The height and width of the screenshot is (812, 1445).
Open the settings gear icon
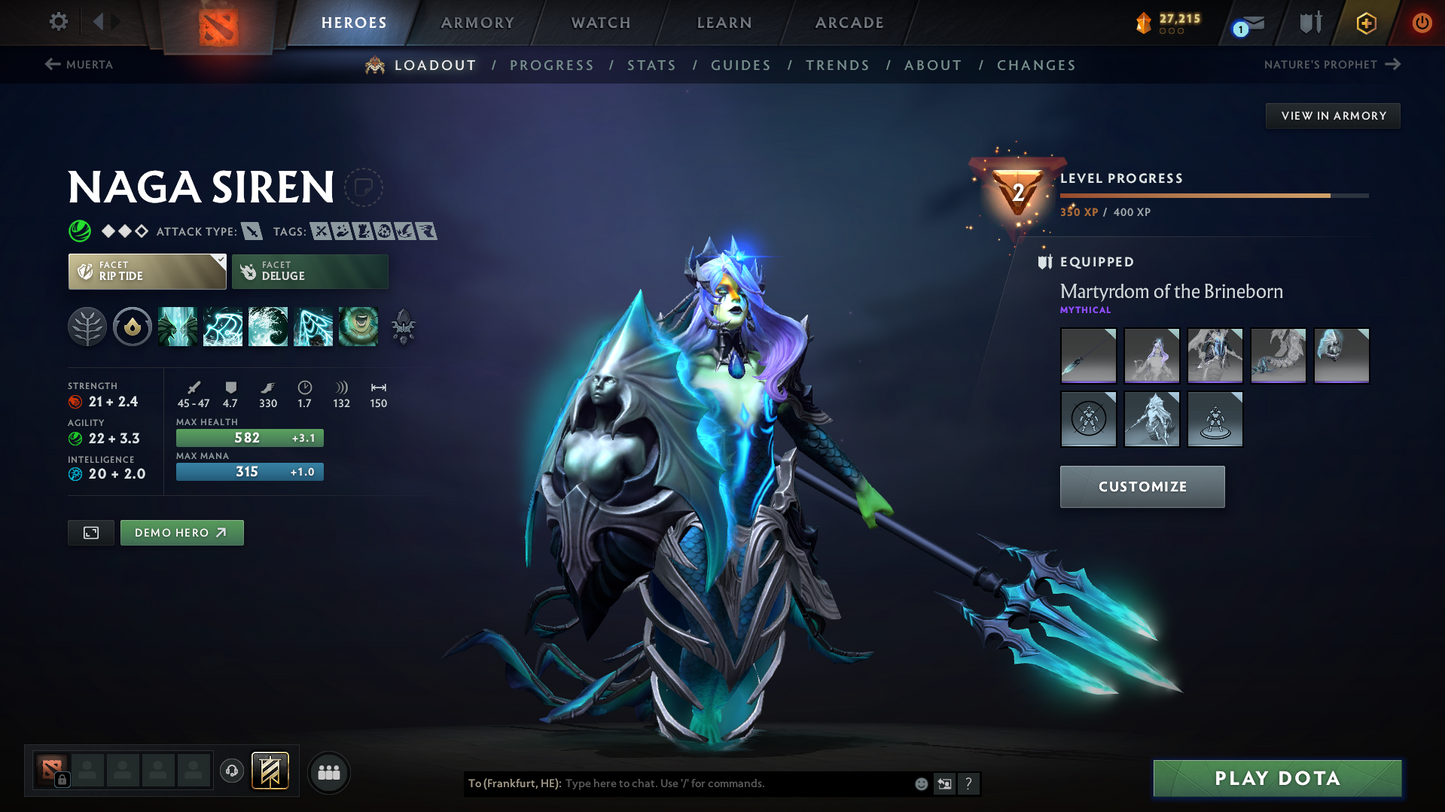(x=57, y=21)
